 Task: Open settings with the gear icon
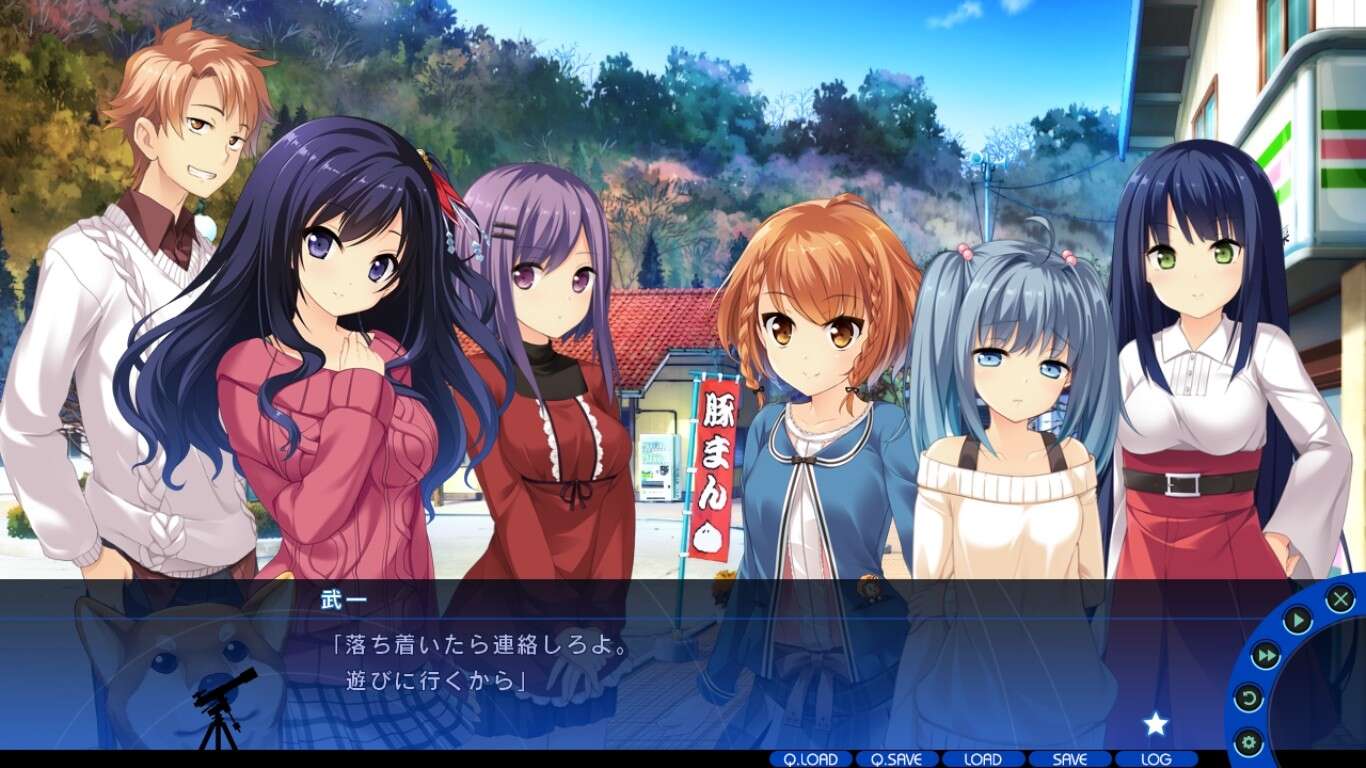(1248, 742)
